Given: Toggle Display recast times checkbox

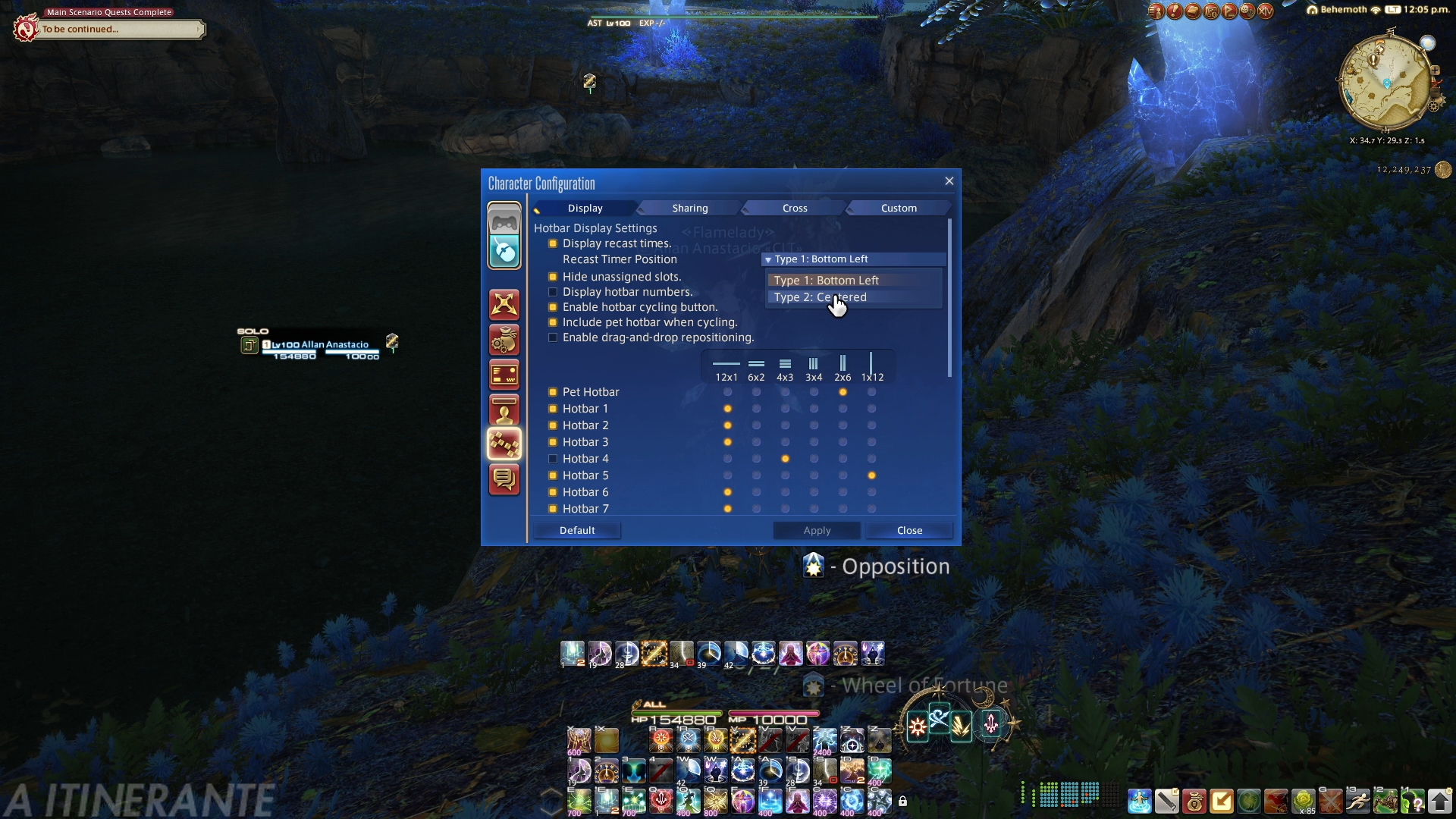Looking at the screenshot, I should coord(553,243).
